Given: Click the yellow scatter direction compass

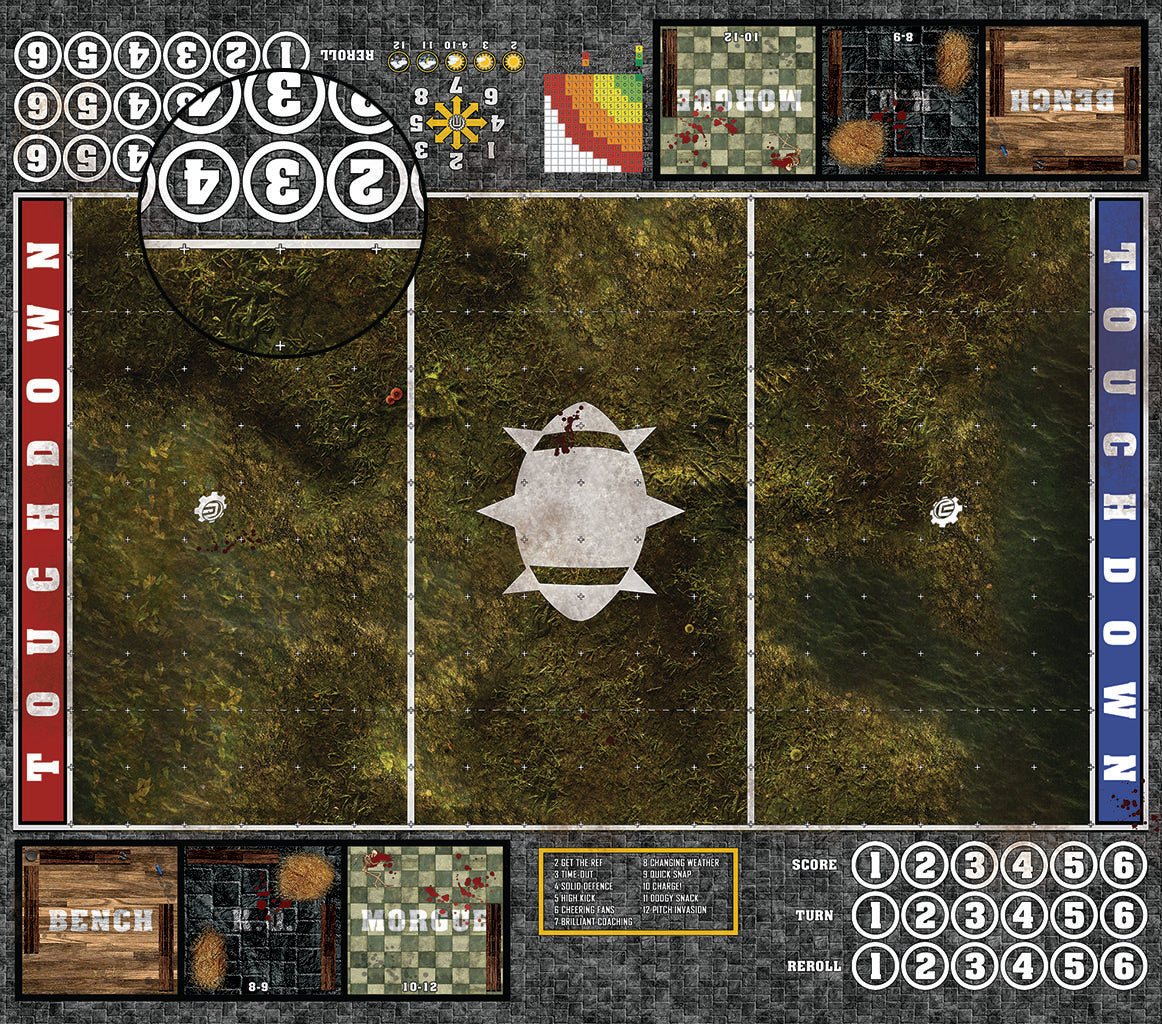Looking at the screenshot, I should [x=457, y=123].
